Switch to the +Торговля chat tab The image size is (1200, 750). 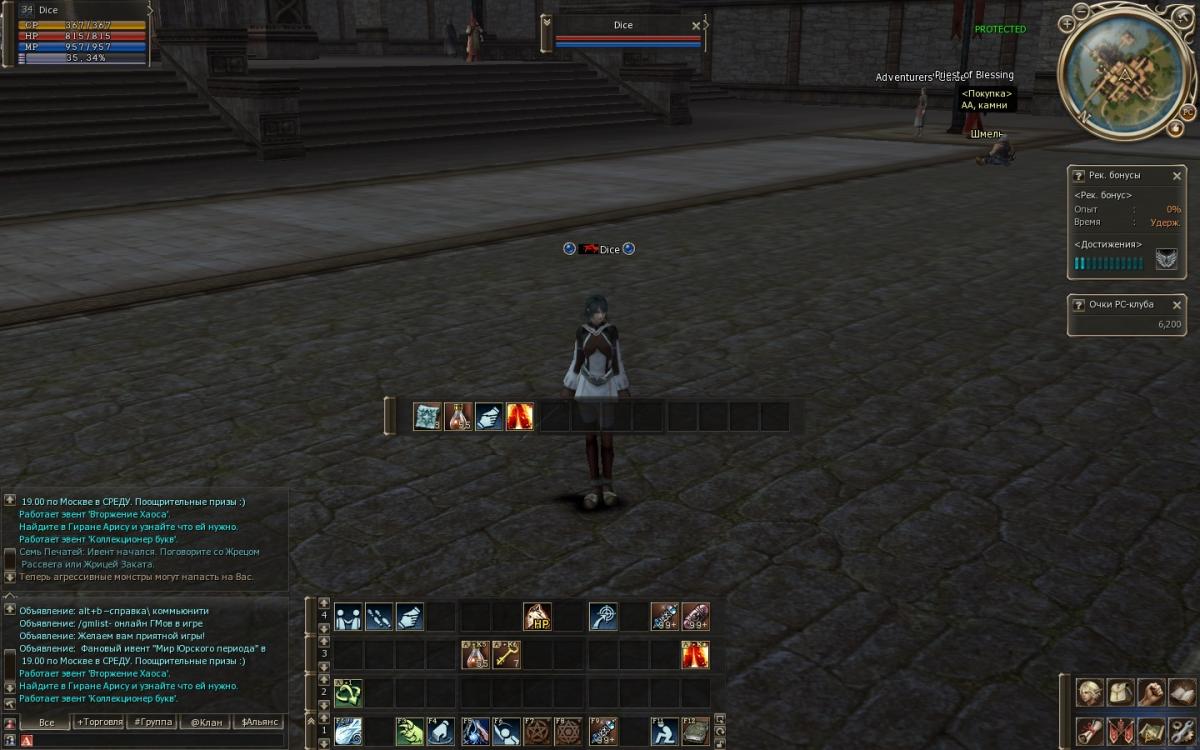pyautogui.click(x=99, y=722)
